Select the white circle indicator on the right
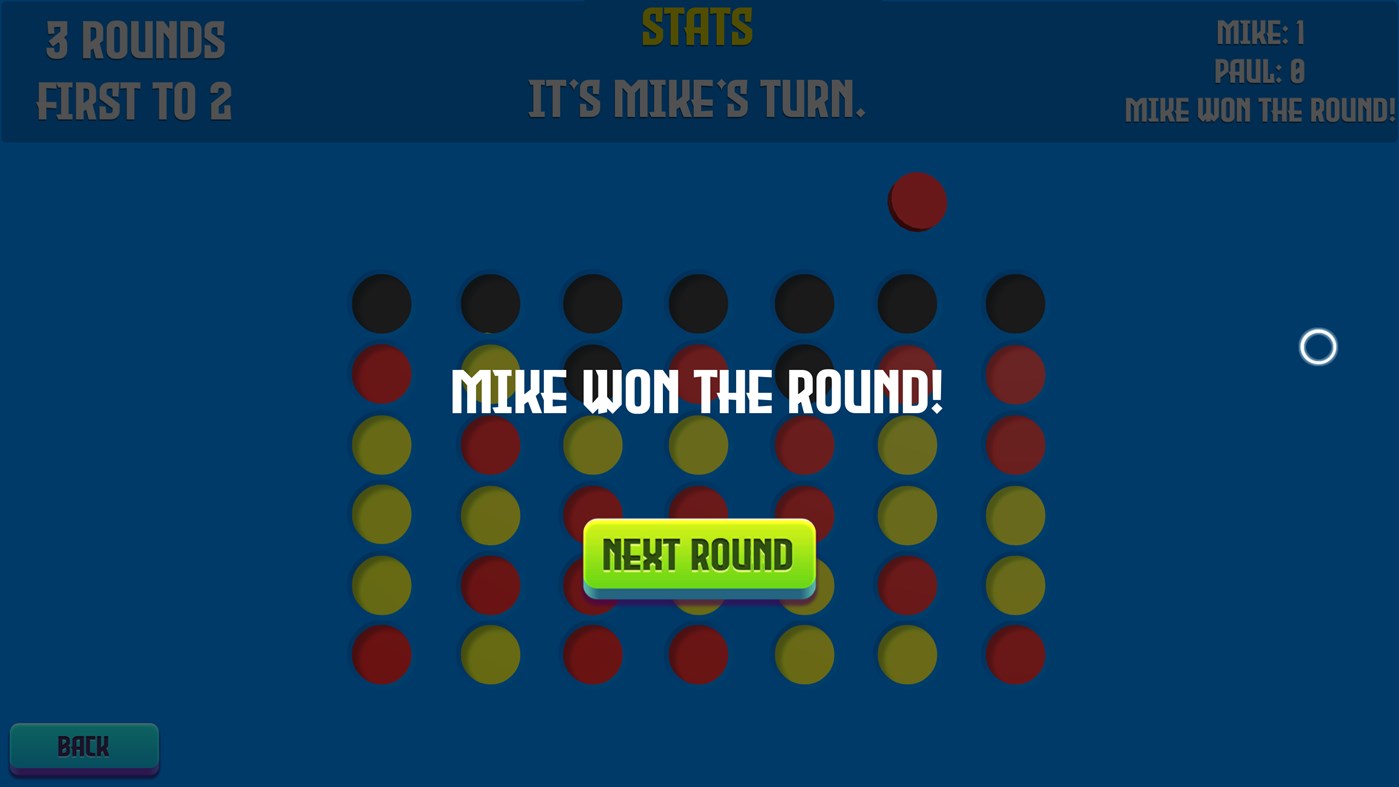Screen dimensions: 1399x787 coord(1317,346)
